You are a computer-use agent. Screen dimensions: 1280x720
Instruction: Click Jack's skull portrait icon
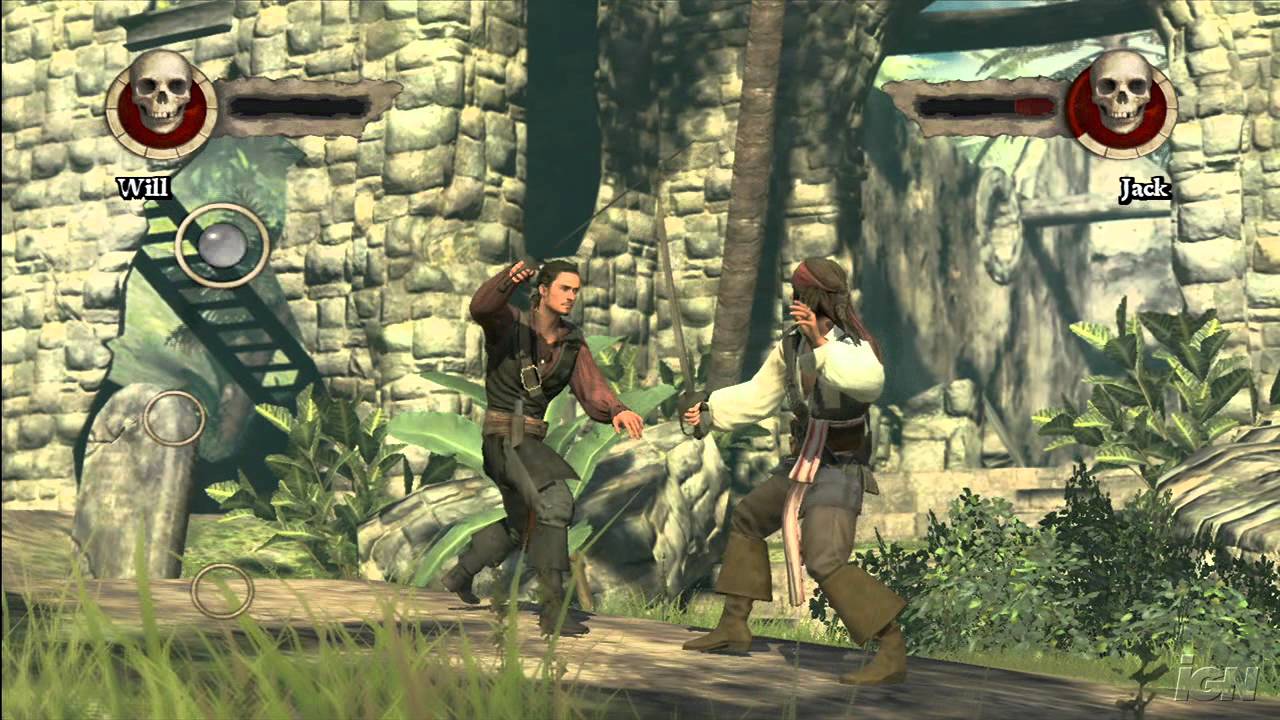point(1121,103)
